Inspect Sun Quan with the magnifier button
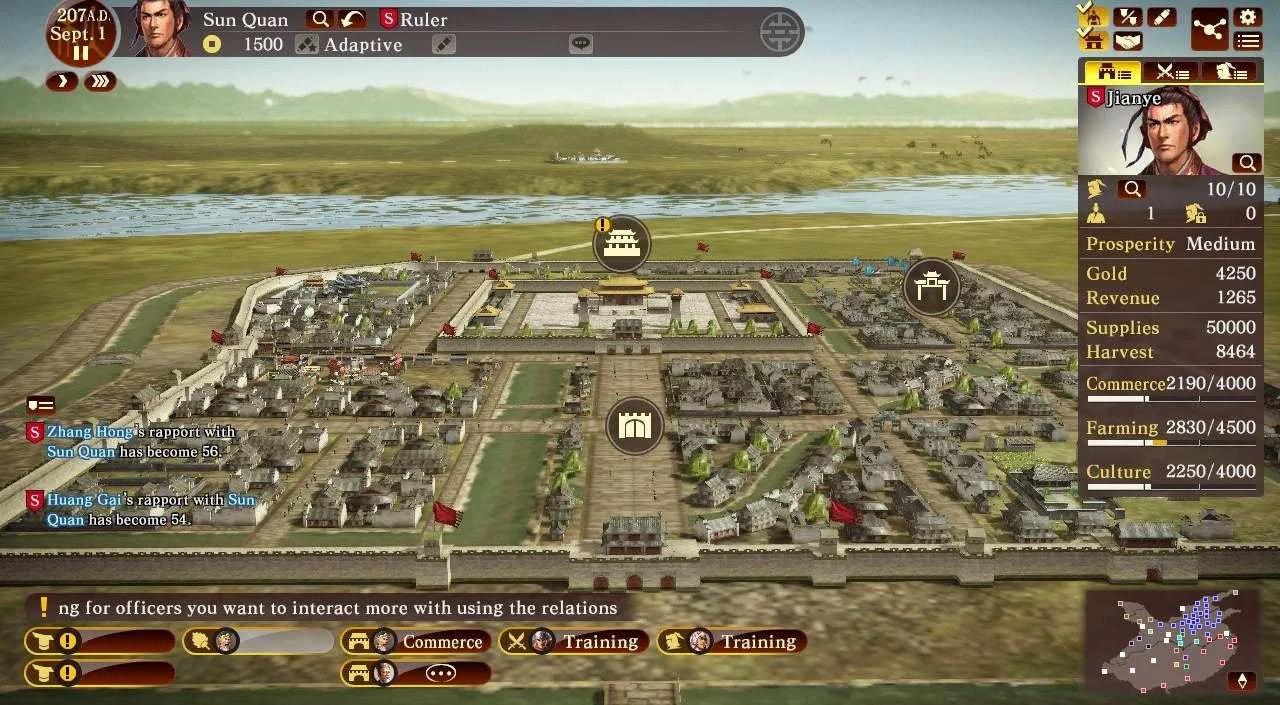 tap(320, 19)
